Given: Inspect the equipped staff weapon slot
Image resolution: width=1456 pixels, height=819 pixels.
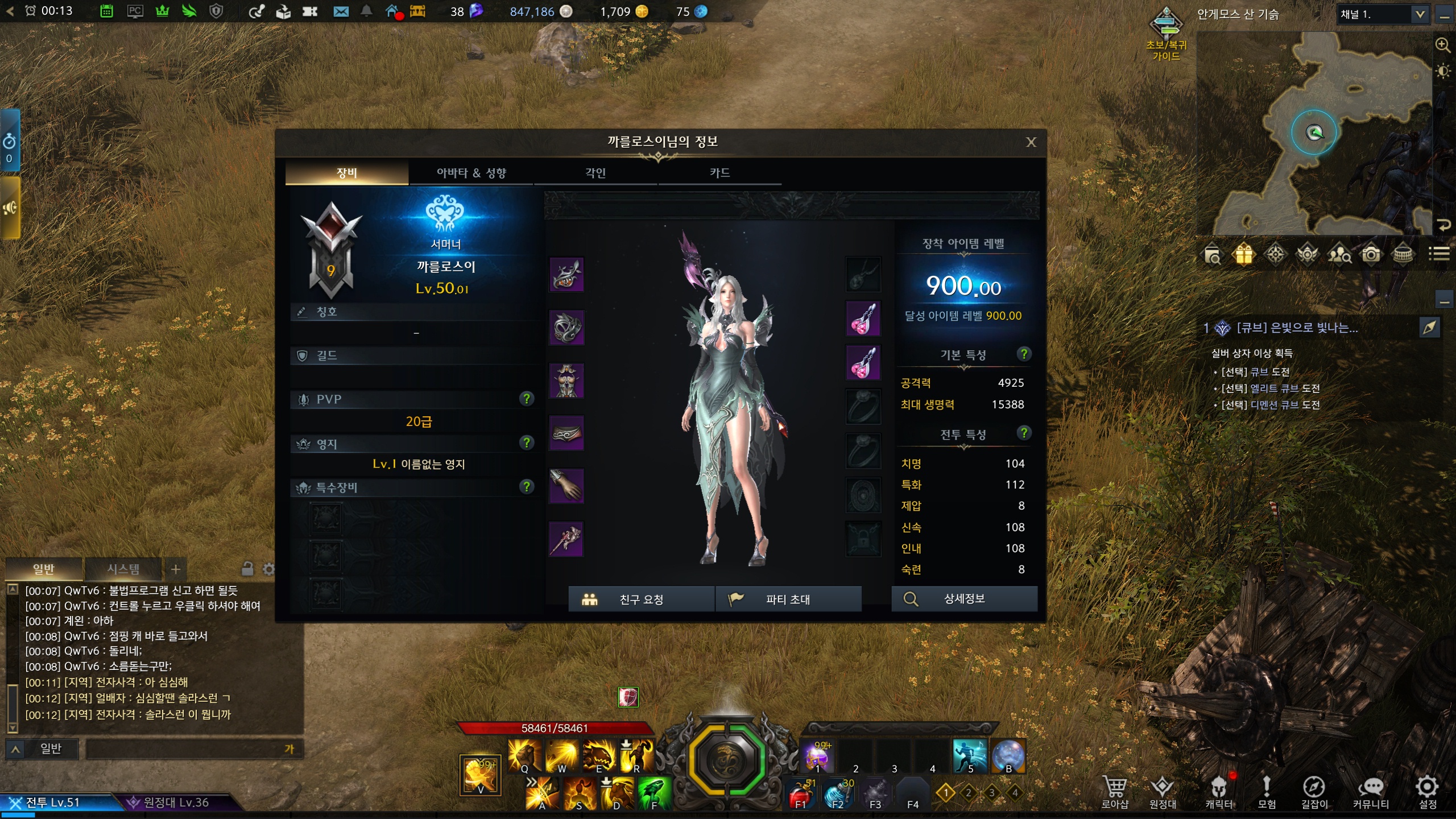Looking at the screenshot, I should (566, 539).
